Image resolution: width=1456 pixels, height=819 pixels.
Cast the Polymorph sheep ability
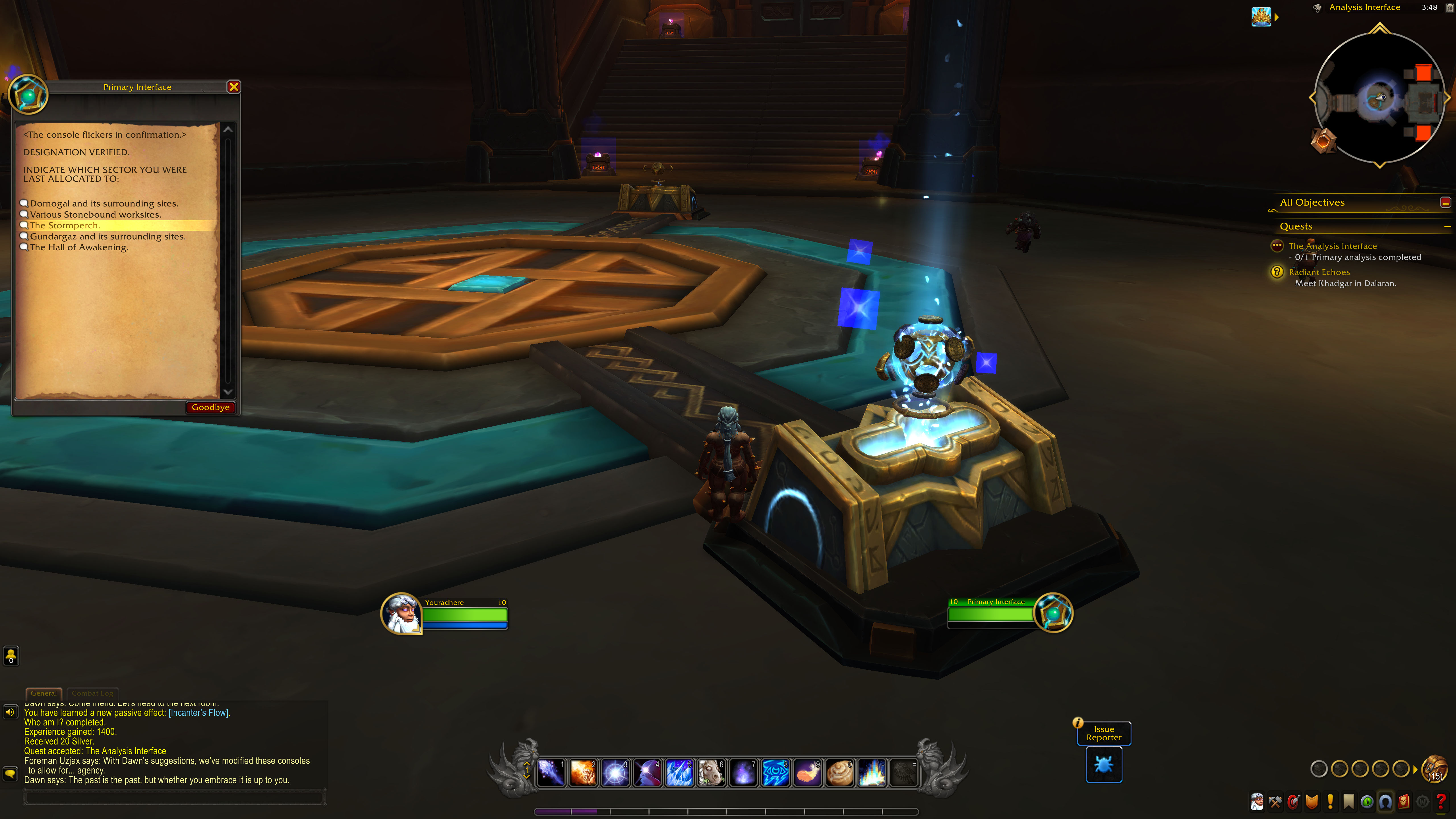tap(711, 773)
